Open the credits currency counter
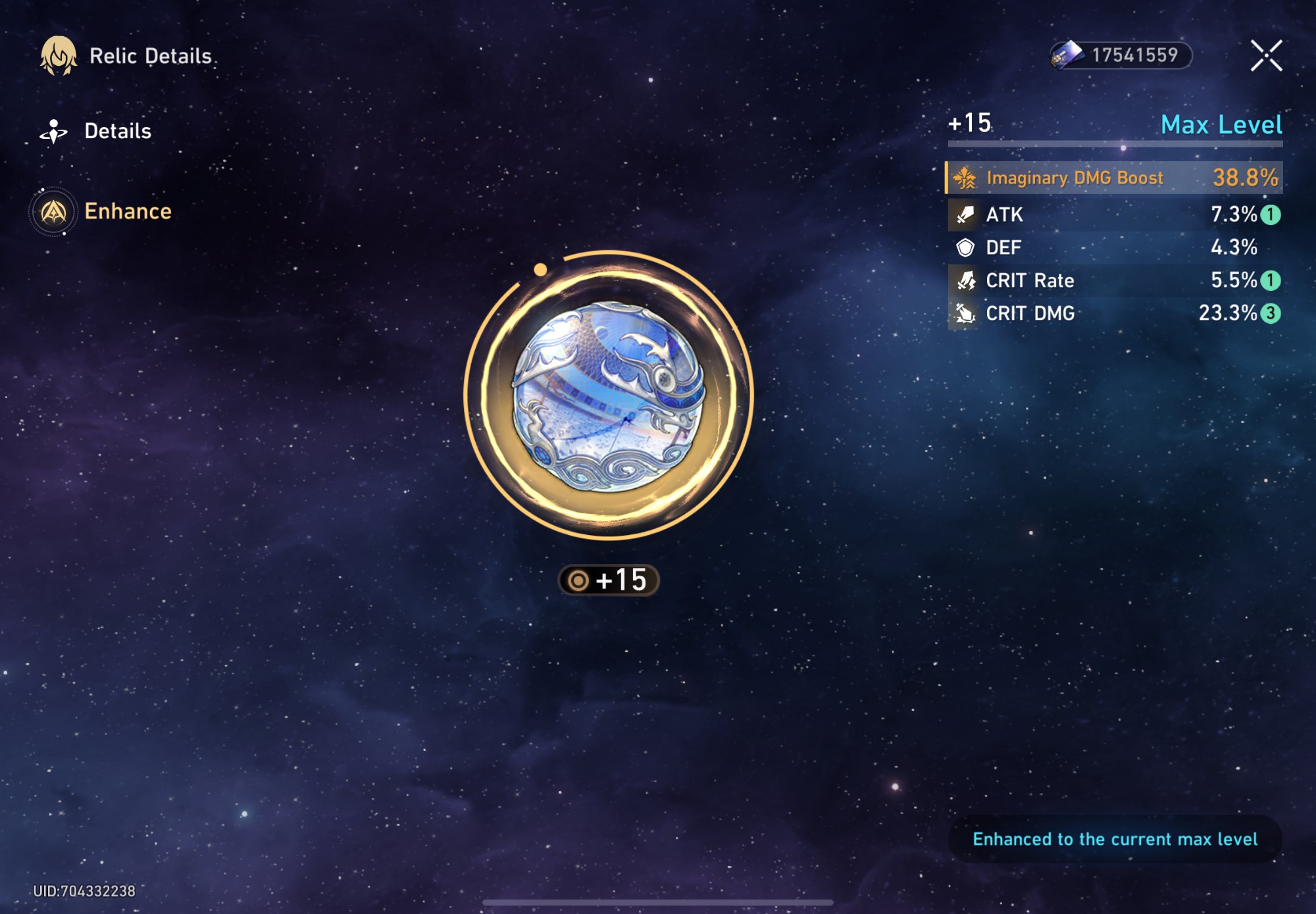This screenshot has width=1316, height=914. 1121,55
